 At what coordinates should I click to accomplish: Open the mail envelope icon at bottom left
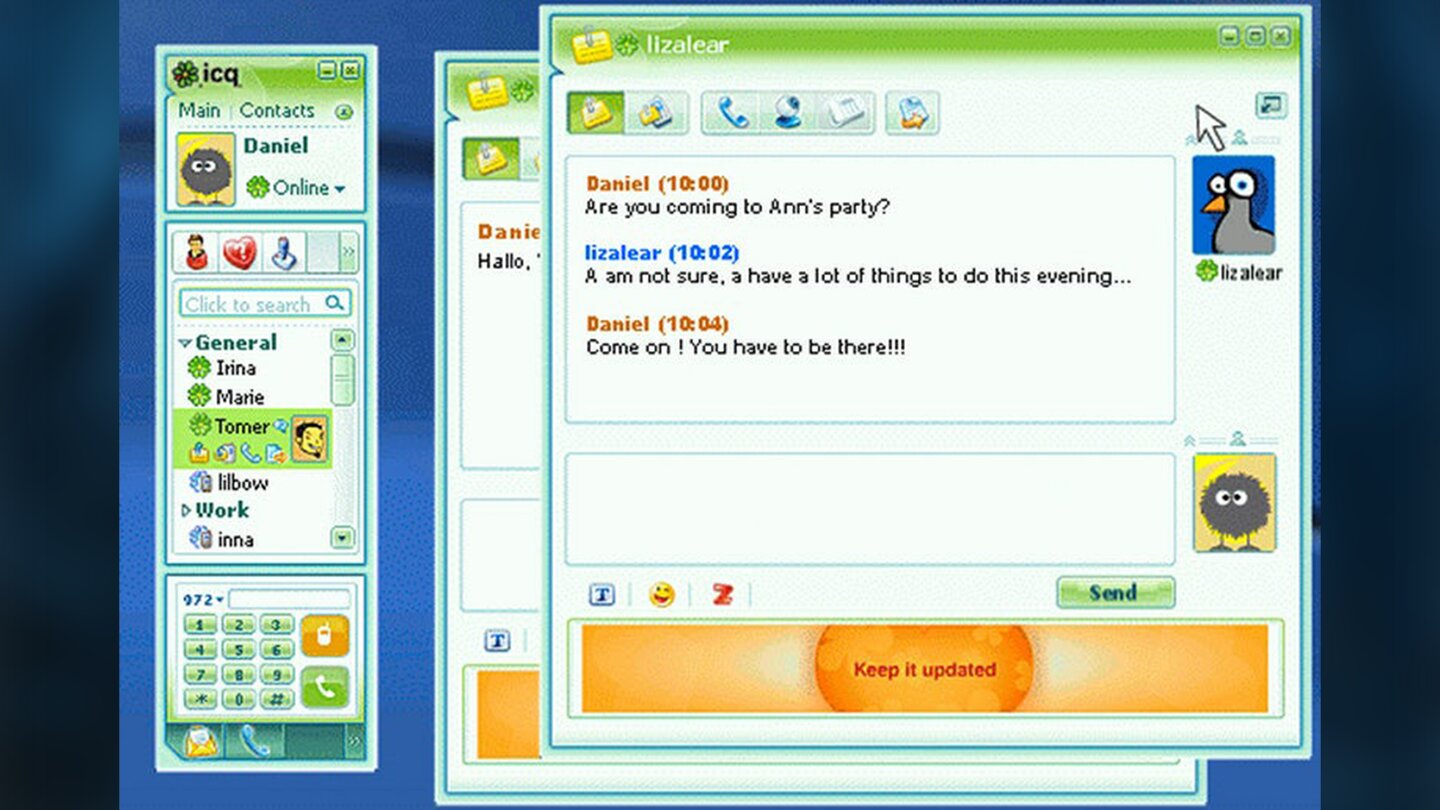[x=200, y=741]
